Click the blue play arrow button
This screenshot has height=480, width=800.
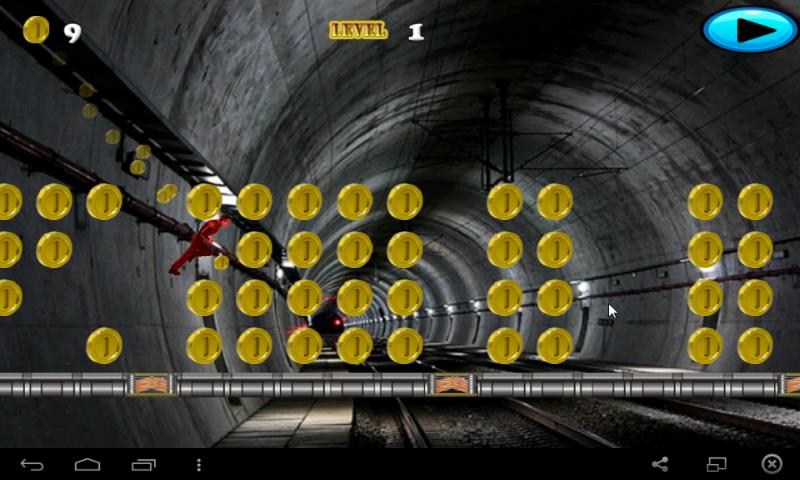[x=750, y=30]
